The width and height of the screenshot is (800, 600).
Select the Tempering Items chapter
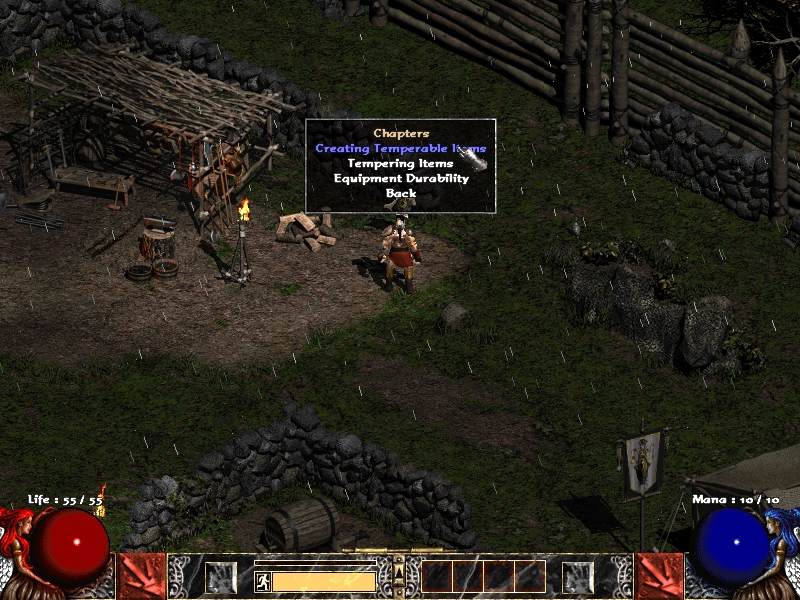pos(400,163)
